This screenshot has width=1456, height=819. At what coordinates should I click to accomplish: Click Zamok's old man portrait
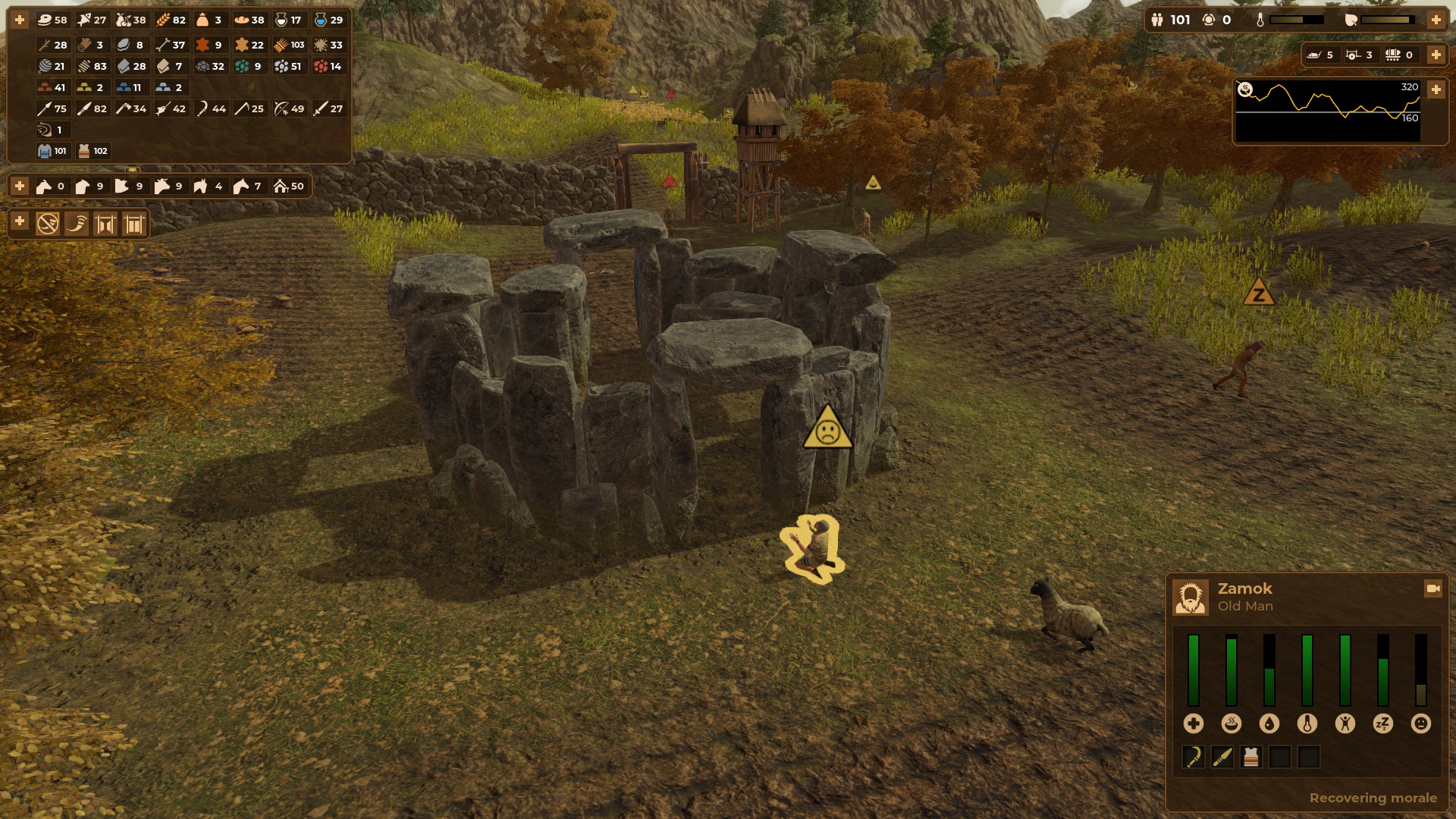coord(1191,597)
